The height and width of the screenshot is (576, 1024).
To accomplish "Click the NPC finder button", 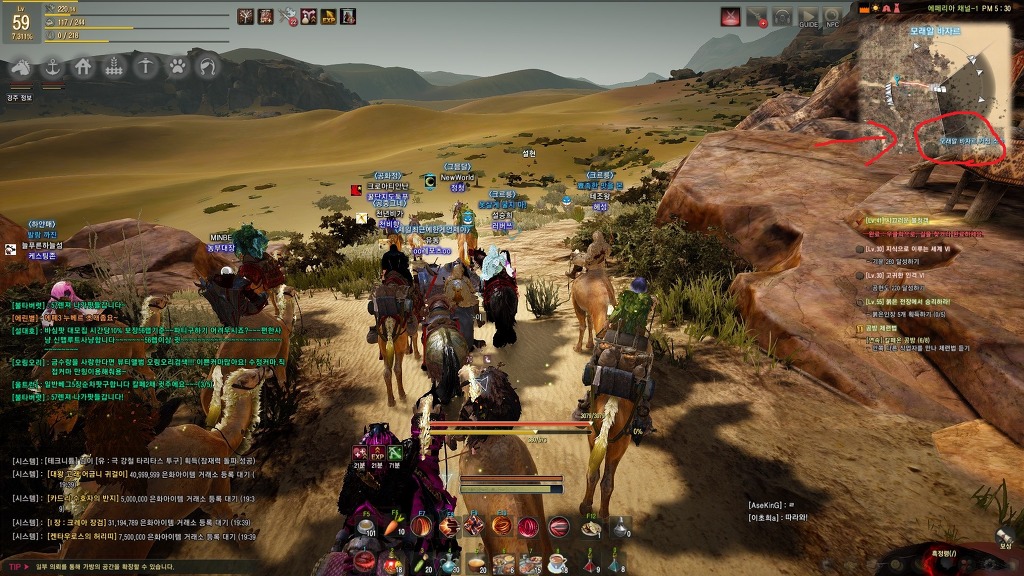I will pyautogui.click(x=832, y=17).
